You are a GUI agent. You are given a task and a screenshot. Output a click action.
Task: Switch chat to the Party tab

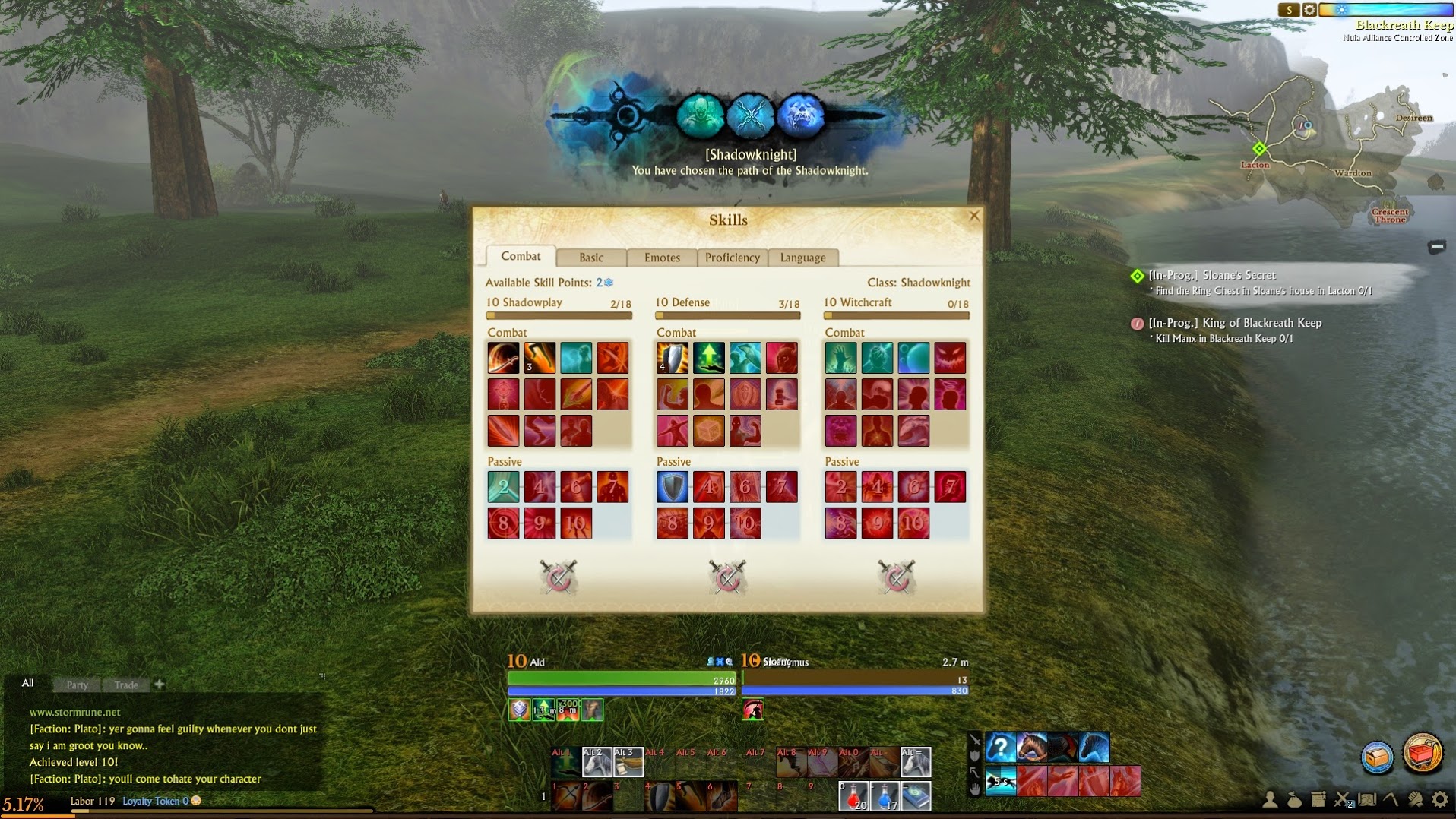(x=77, y=685)
